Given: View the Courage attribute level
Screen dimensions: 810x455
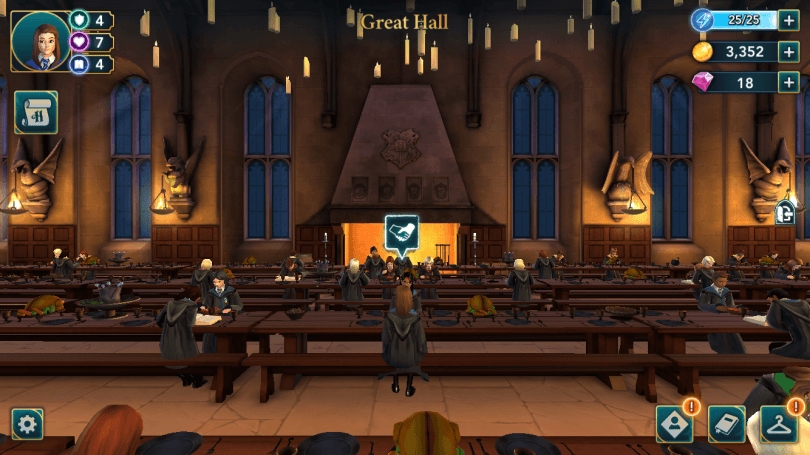Looking at the screenshot, I should tap(90, 20).
